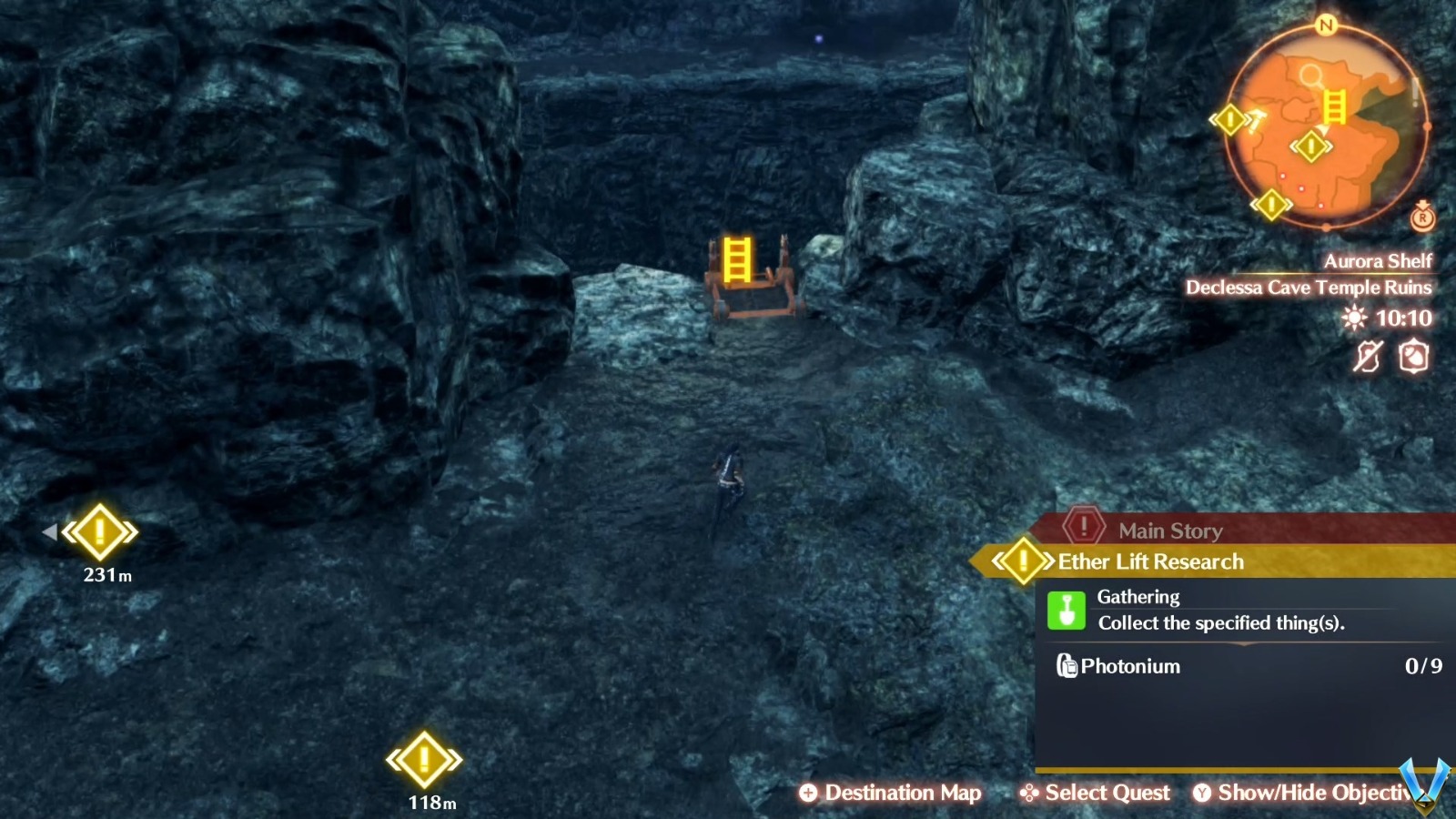Click the 118m quest marker on the ground
This screenshot has height=819, width=1456.
click(423, 759)
